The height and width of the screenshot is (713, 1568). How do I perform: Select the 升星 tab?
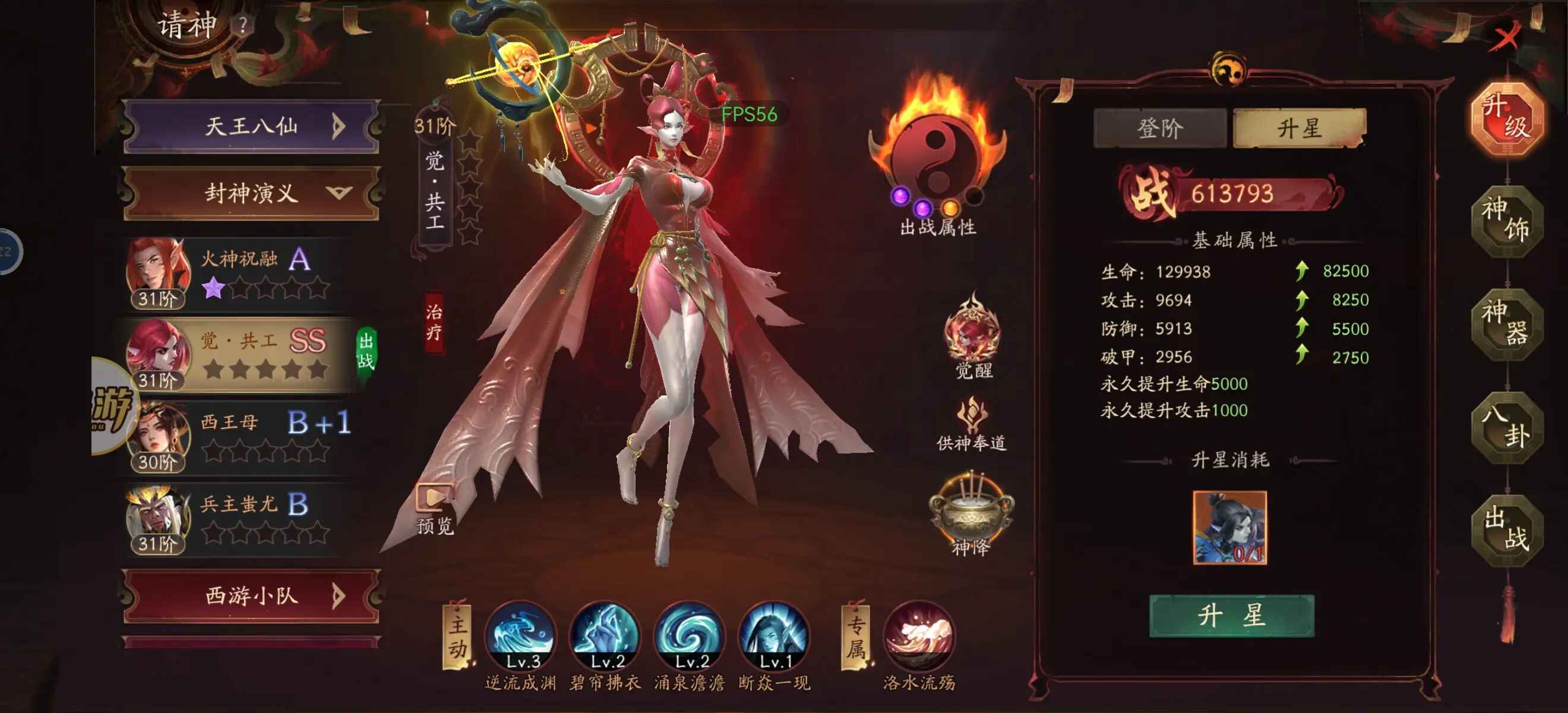tap(1300, 128)
